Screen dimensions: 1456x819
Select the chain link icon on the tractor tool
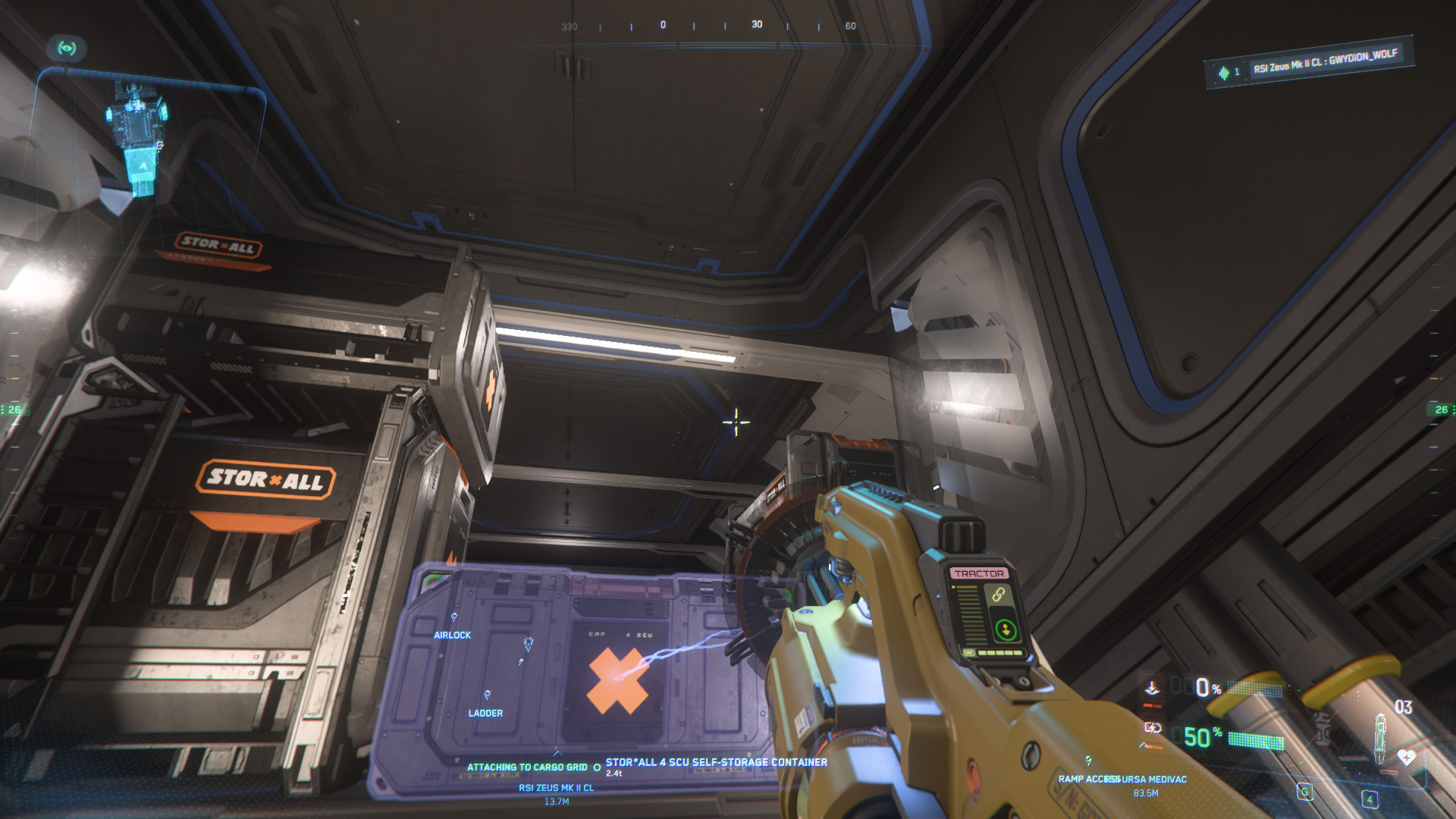(x=999, y=595)
